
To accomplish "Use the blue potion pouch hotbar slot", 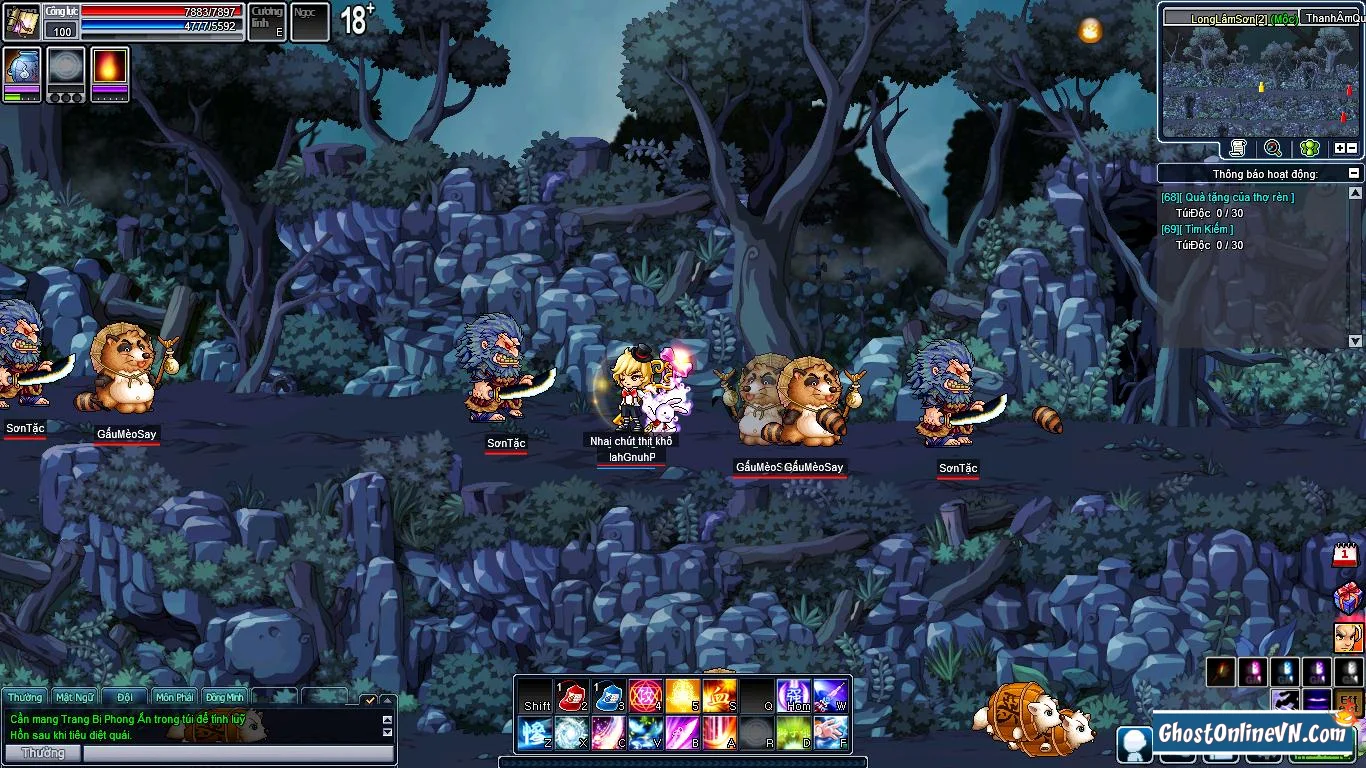I will pos(608,695).
